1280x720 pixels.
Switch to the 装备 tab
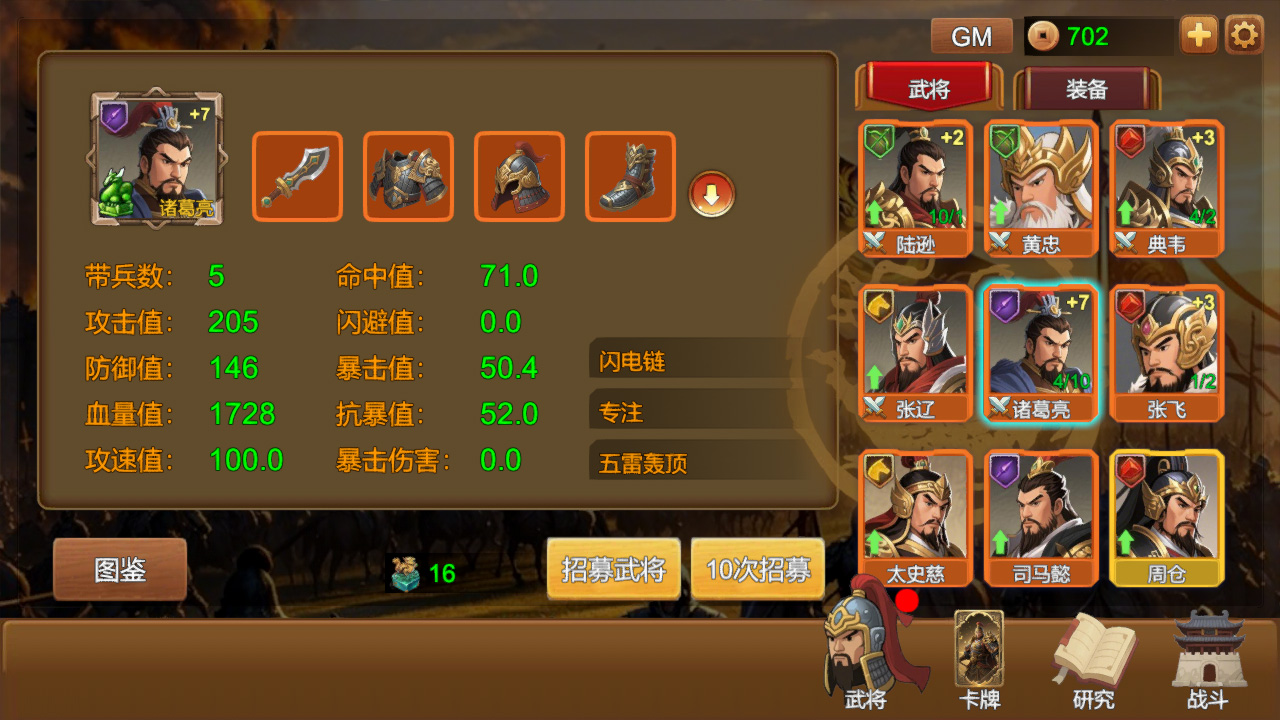click(x=1089, y=89)
